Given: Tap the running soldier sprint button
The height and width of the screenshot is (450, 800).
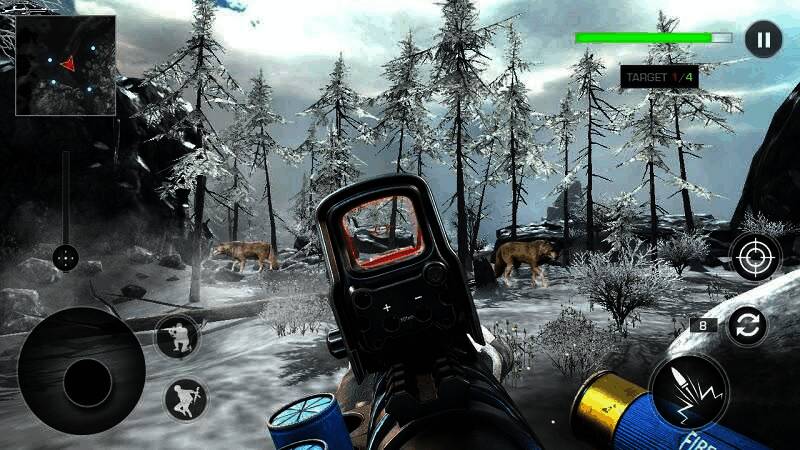Looking at the screenshot, I should [186, 399].
